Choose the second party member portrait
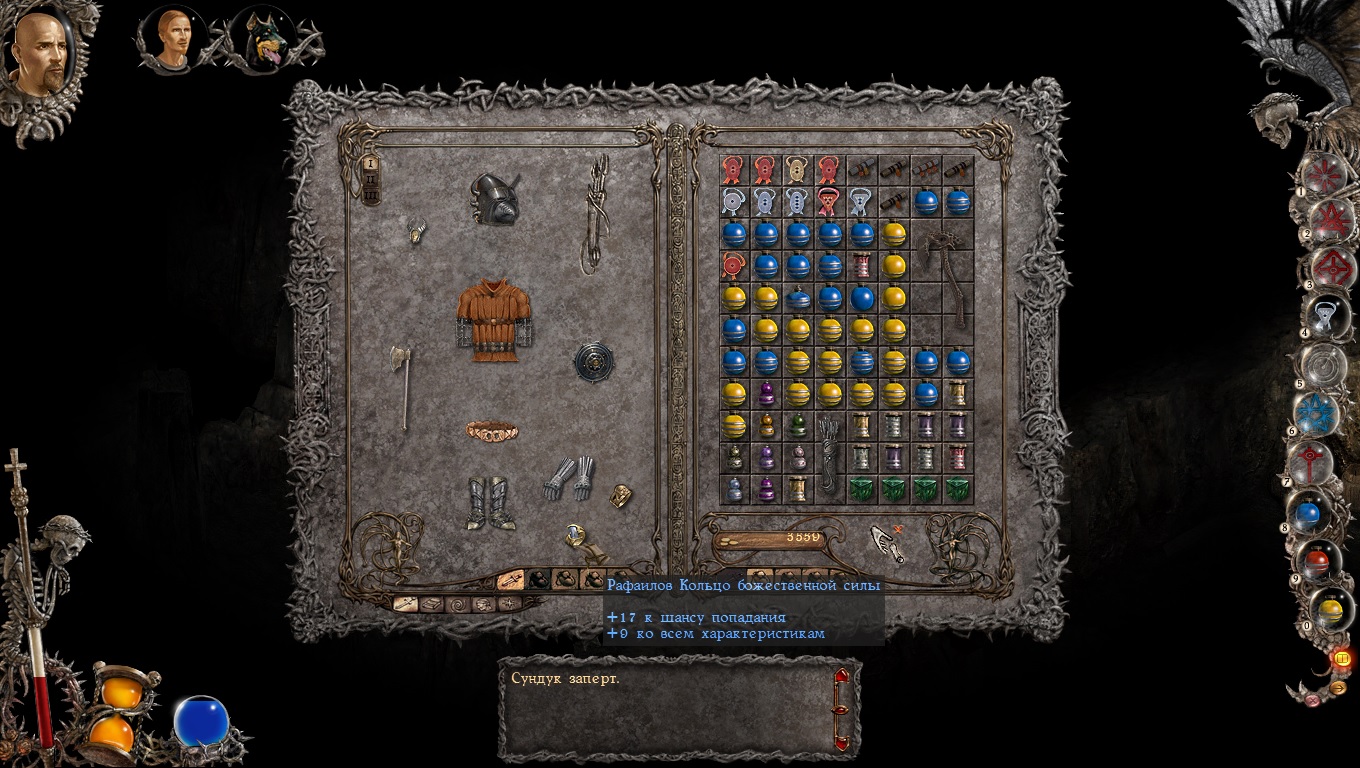The width and height of the screenshot is (1360, 768). [173, 40]
